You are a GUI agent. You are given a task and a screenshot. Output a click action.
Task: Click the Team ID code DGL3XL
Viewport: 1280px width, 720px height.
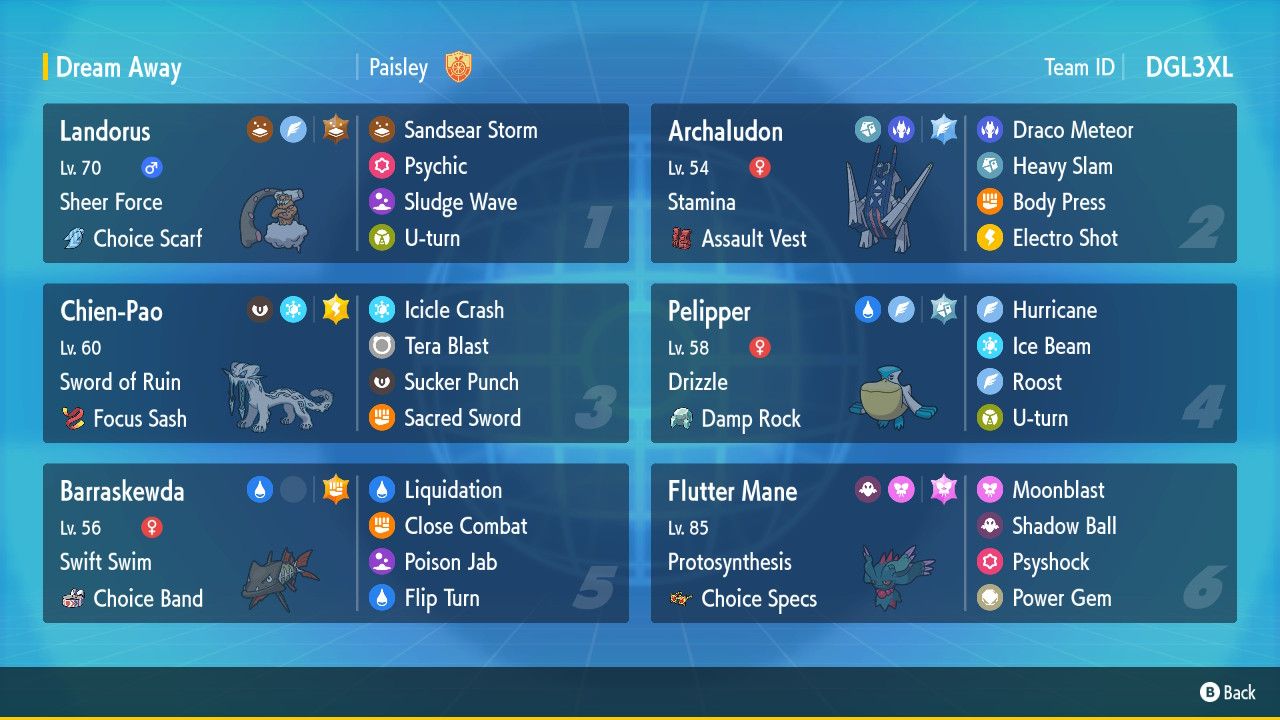coord(1188,67)
